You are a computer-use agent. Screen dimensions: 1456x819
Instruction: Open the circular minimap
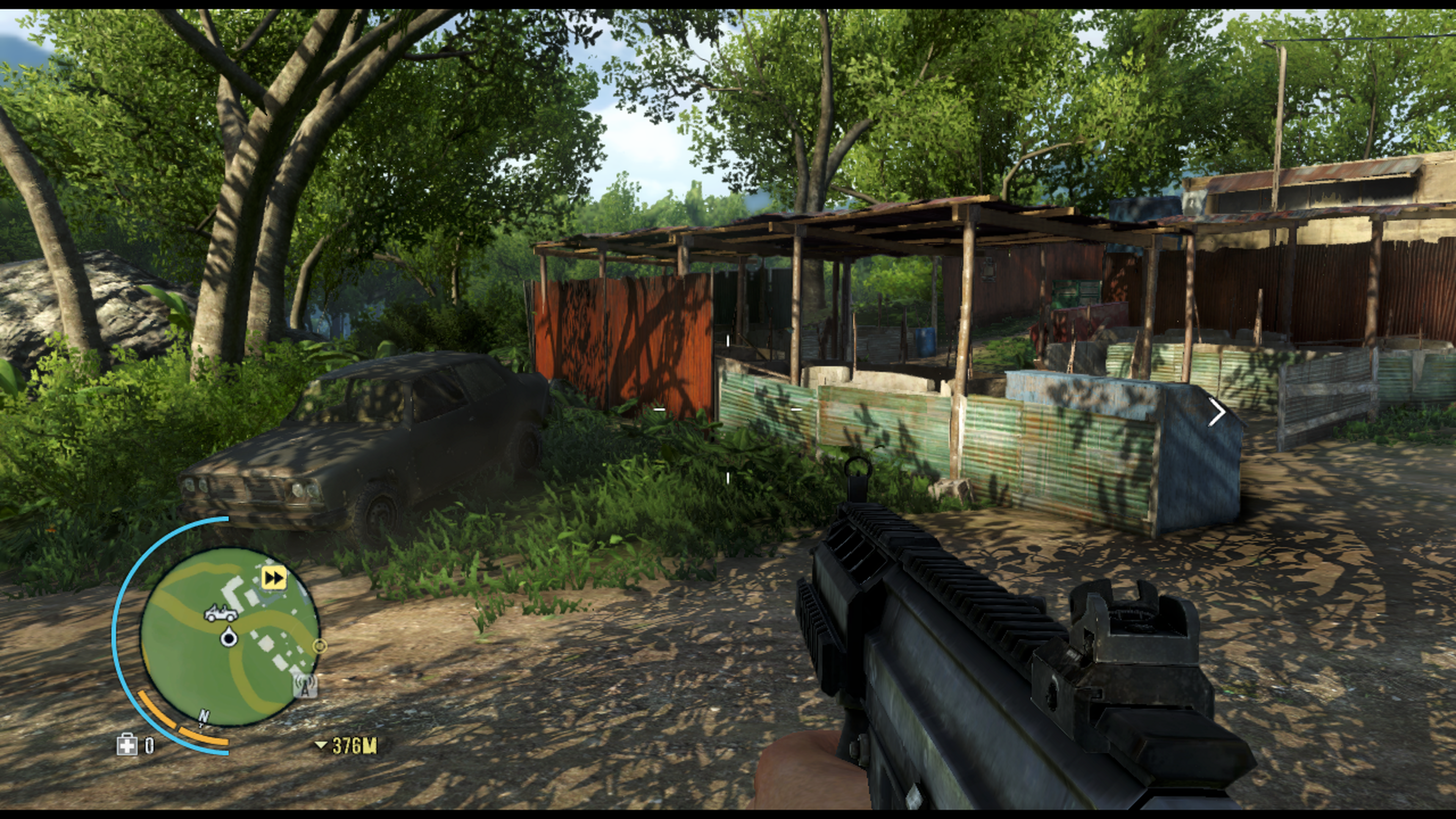click(229, 637)
